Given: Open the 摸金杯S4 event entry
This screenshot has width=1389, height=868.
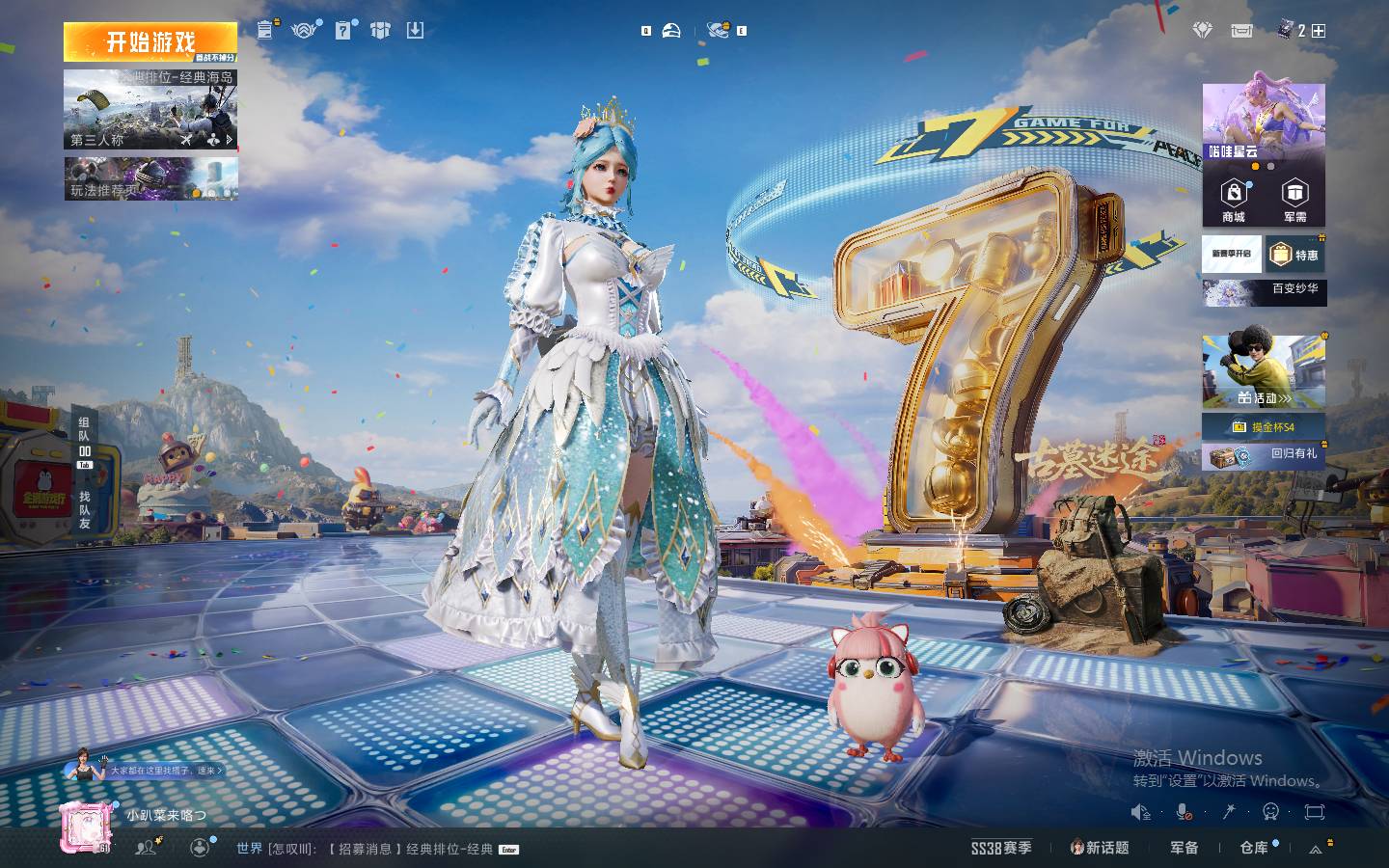Looking at the screenshot, I should [x=1264, y=426].
